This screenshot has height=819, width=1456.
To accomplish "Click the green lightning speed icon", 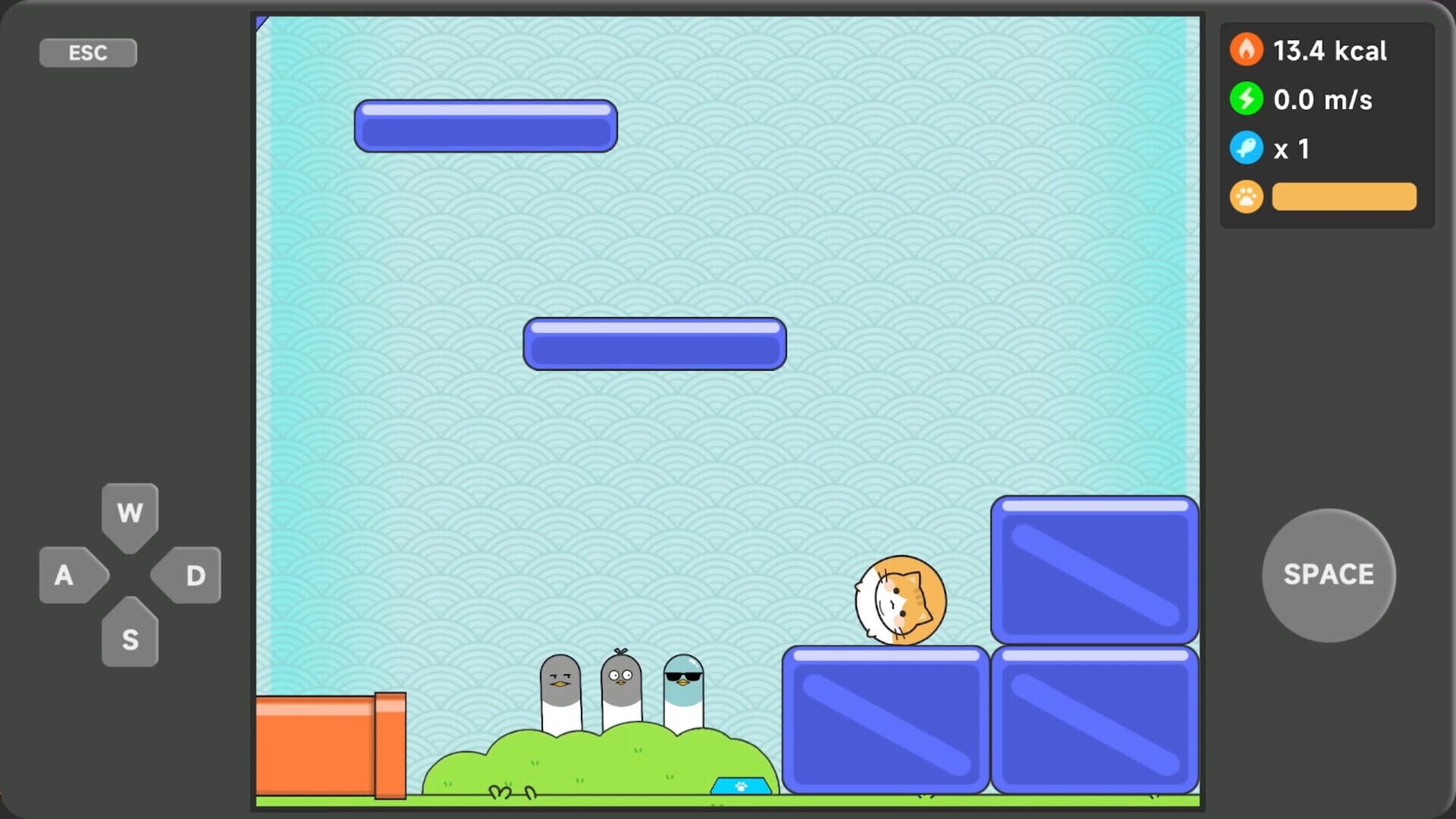I will (x=1246, y=99).
